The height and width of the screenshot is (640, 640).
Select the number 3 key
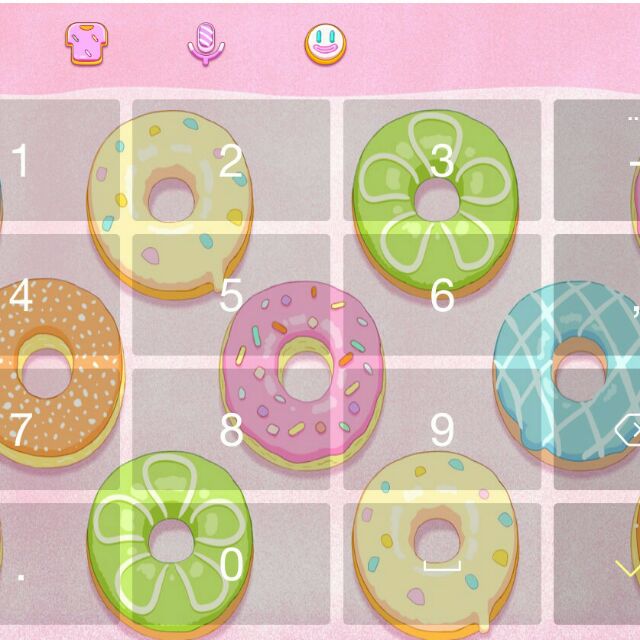coord(442,160)
